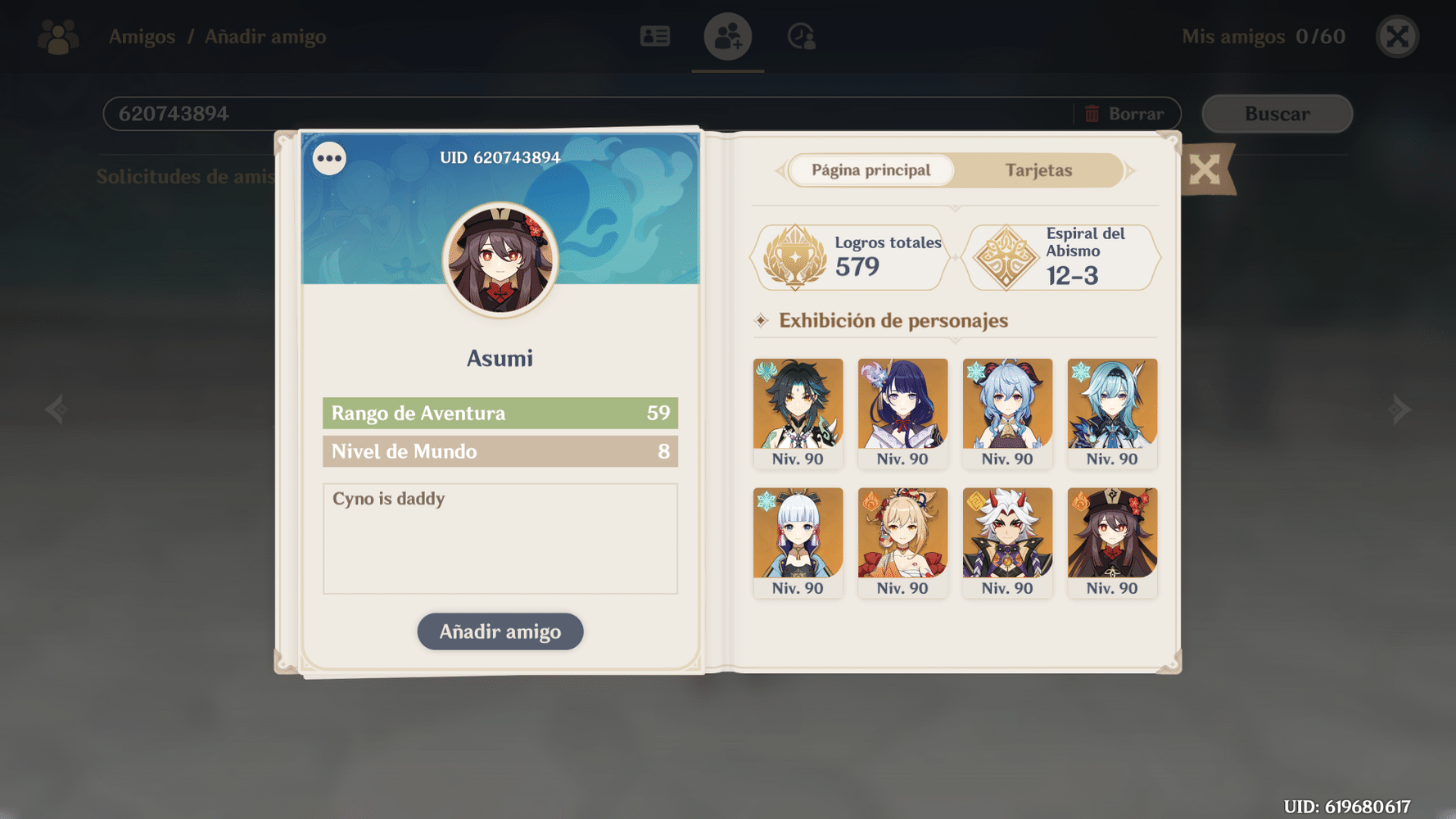Click the Buscar button
This screenshot has width=1456, height=819.
point(1277,114)
